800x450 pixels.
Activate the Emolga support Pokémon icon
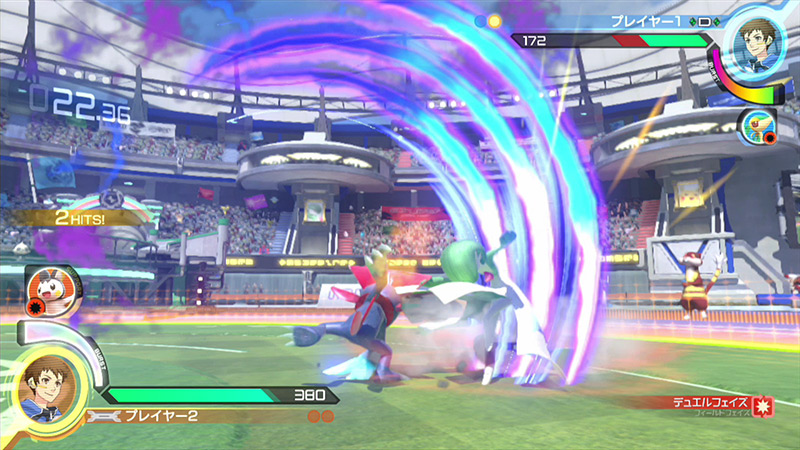pos(47,289)
